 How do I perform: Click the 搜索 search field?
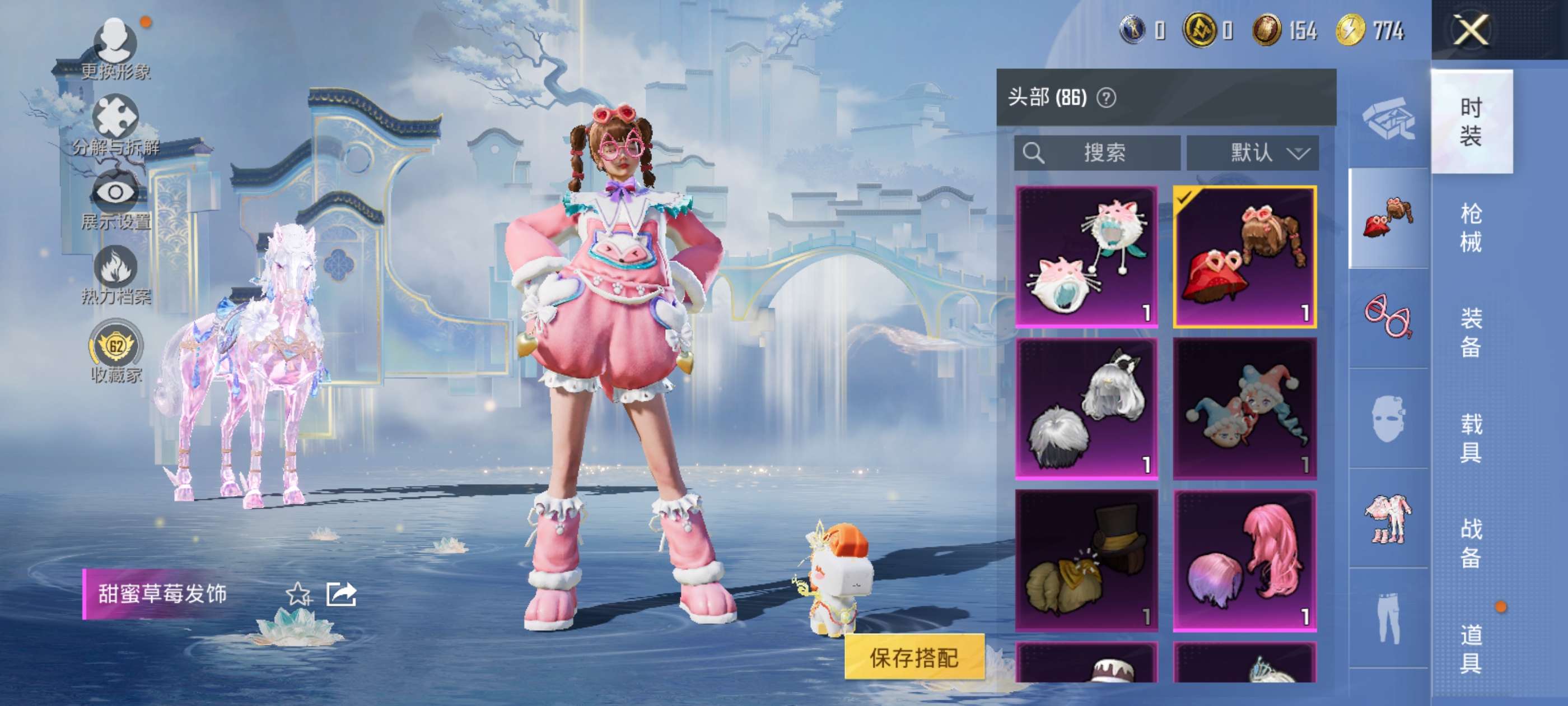(1097, 152)
